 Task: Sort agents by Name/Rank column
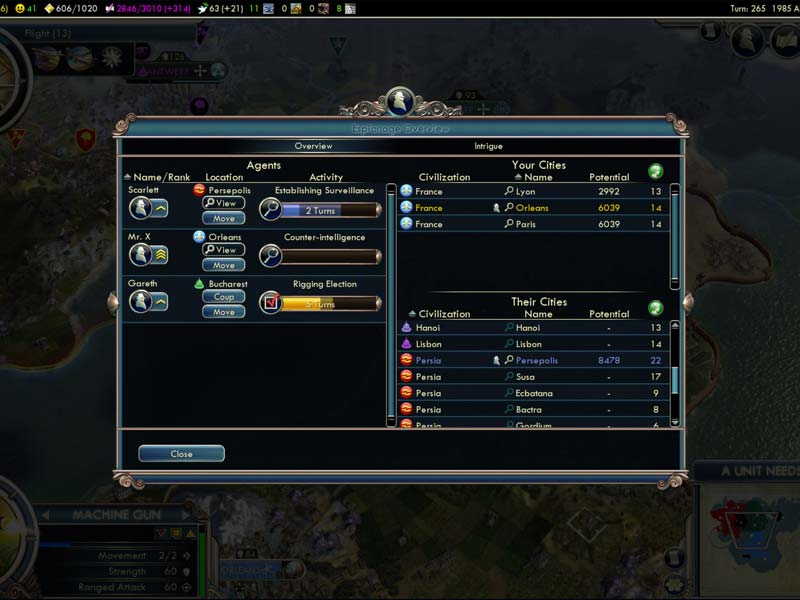point(160,177)
